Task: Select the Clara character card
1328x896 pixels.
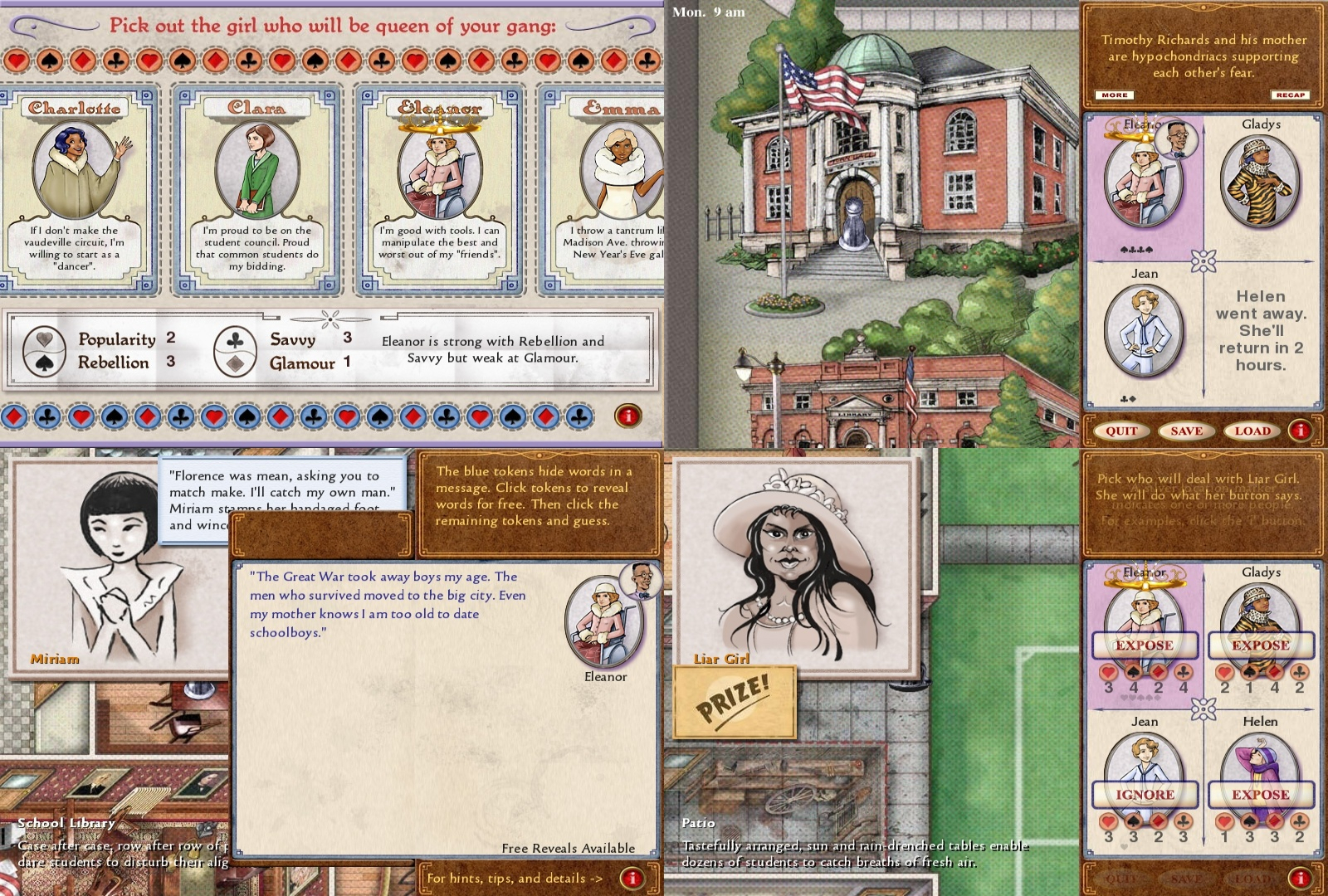Action: click(257, 189)
